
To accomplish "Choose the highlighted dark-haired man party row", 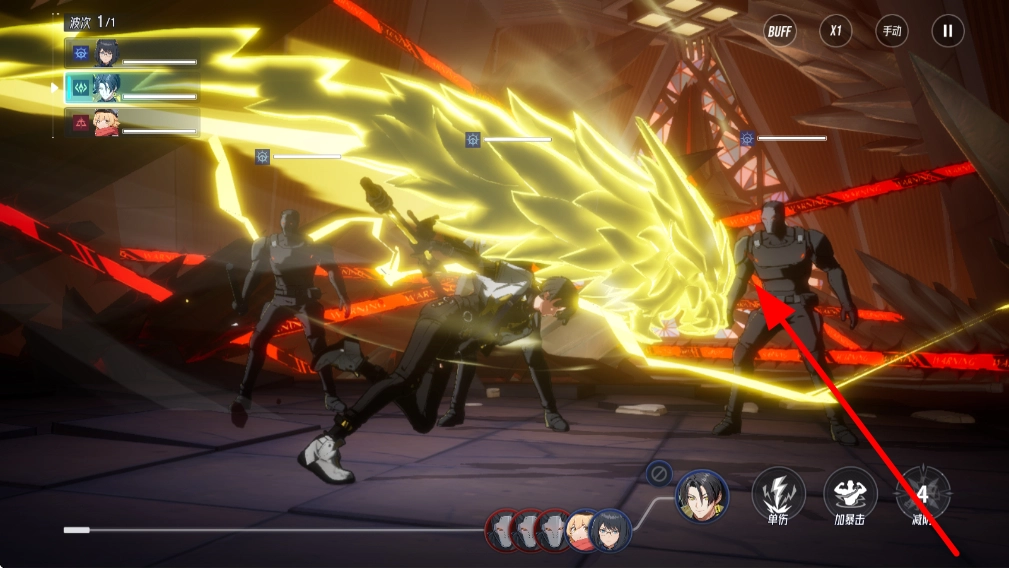I will (x=132, y=88).
